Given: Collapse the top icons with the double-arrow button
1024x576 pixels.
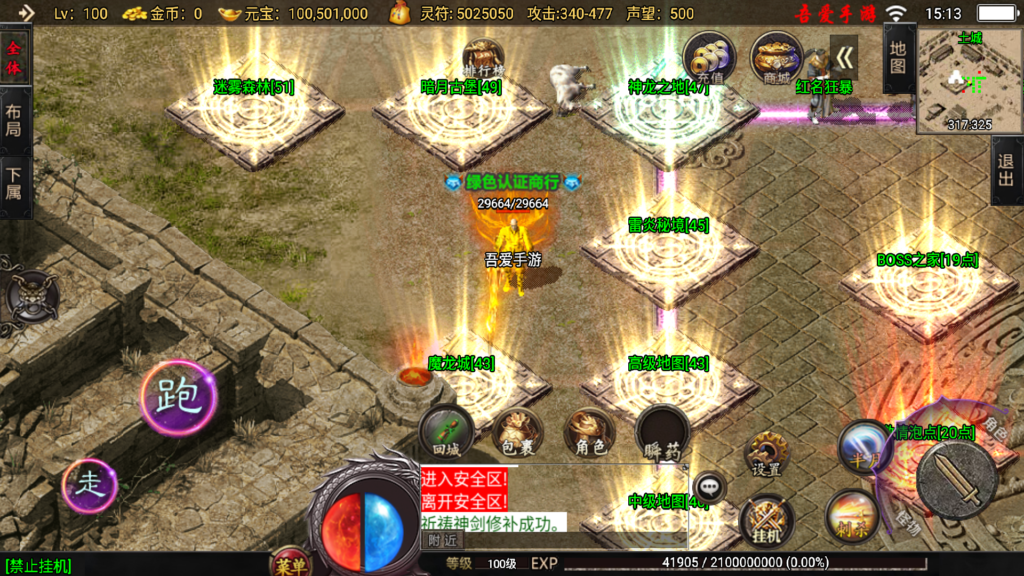Looking at the screenshot, I should [845, 57].
